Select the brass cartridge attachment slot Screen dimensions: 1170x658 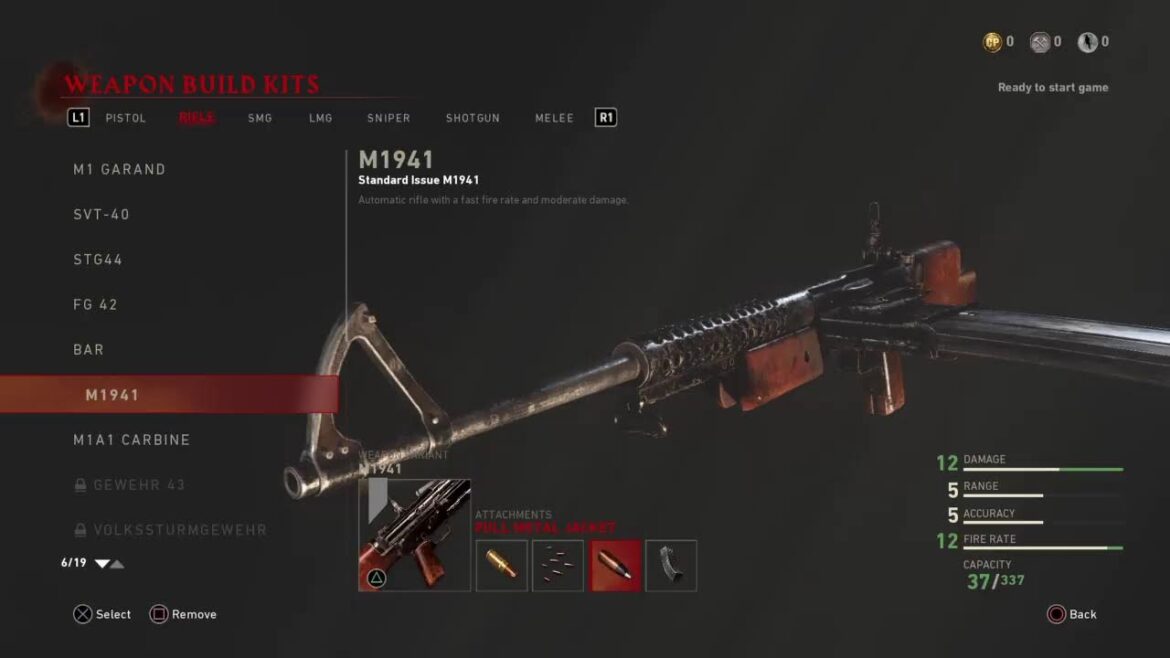tap(501, 565)
